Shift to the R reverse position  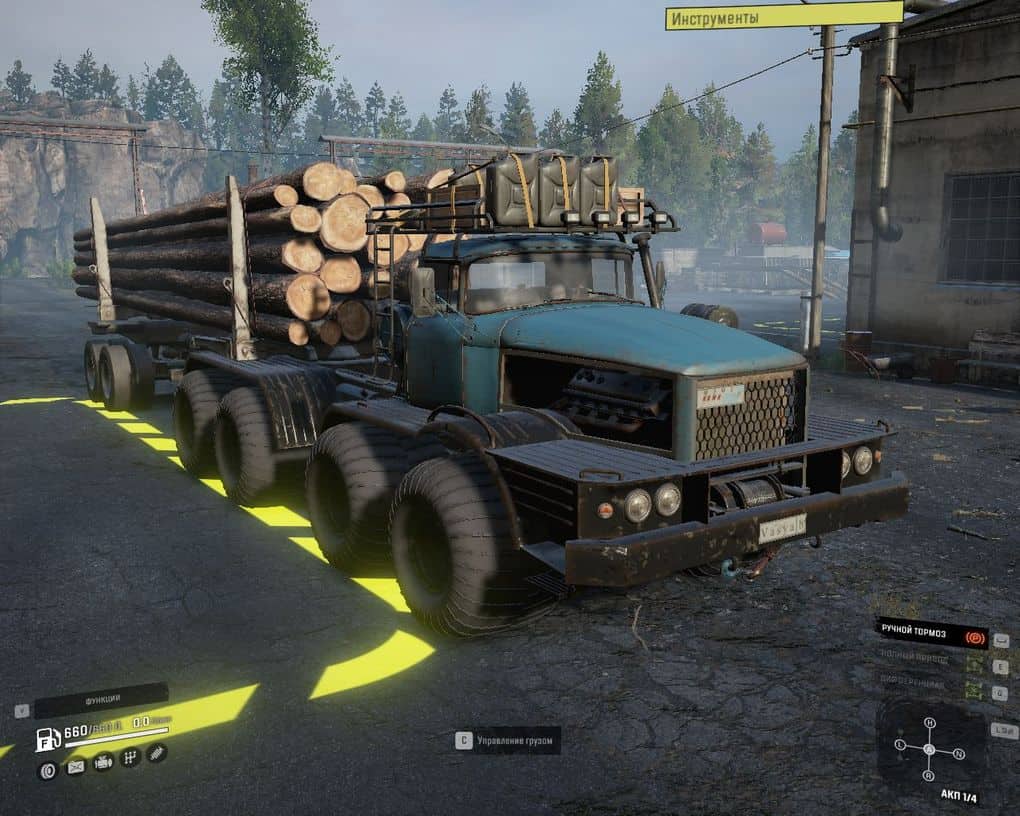coord(929,776)
